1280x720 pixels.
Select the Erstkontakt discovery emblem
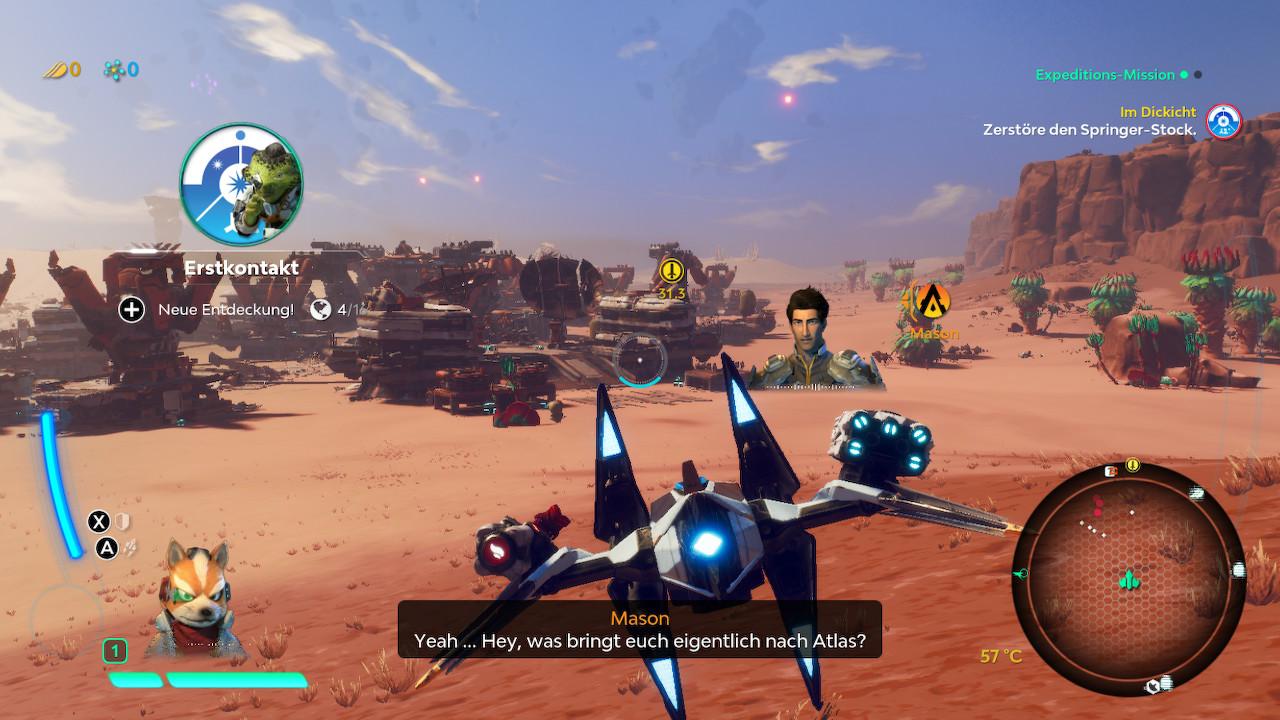coord(241,184)
